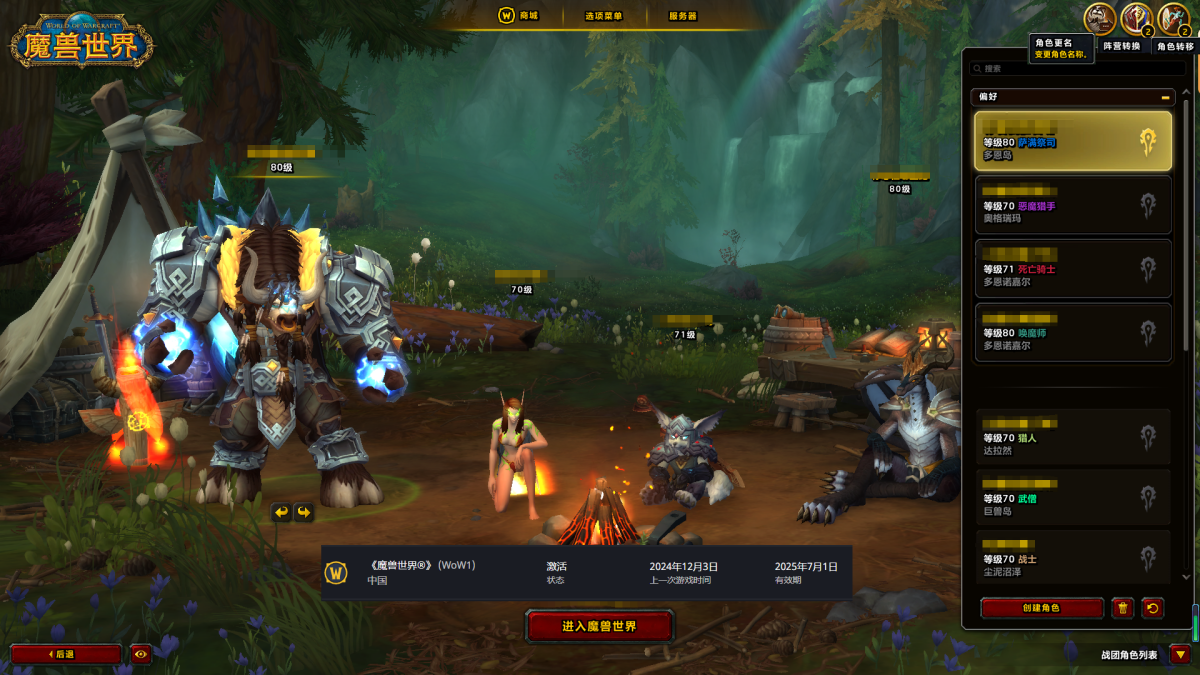
Task: Open the 商城 shop from the top bar
Action: [519, 16]
